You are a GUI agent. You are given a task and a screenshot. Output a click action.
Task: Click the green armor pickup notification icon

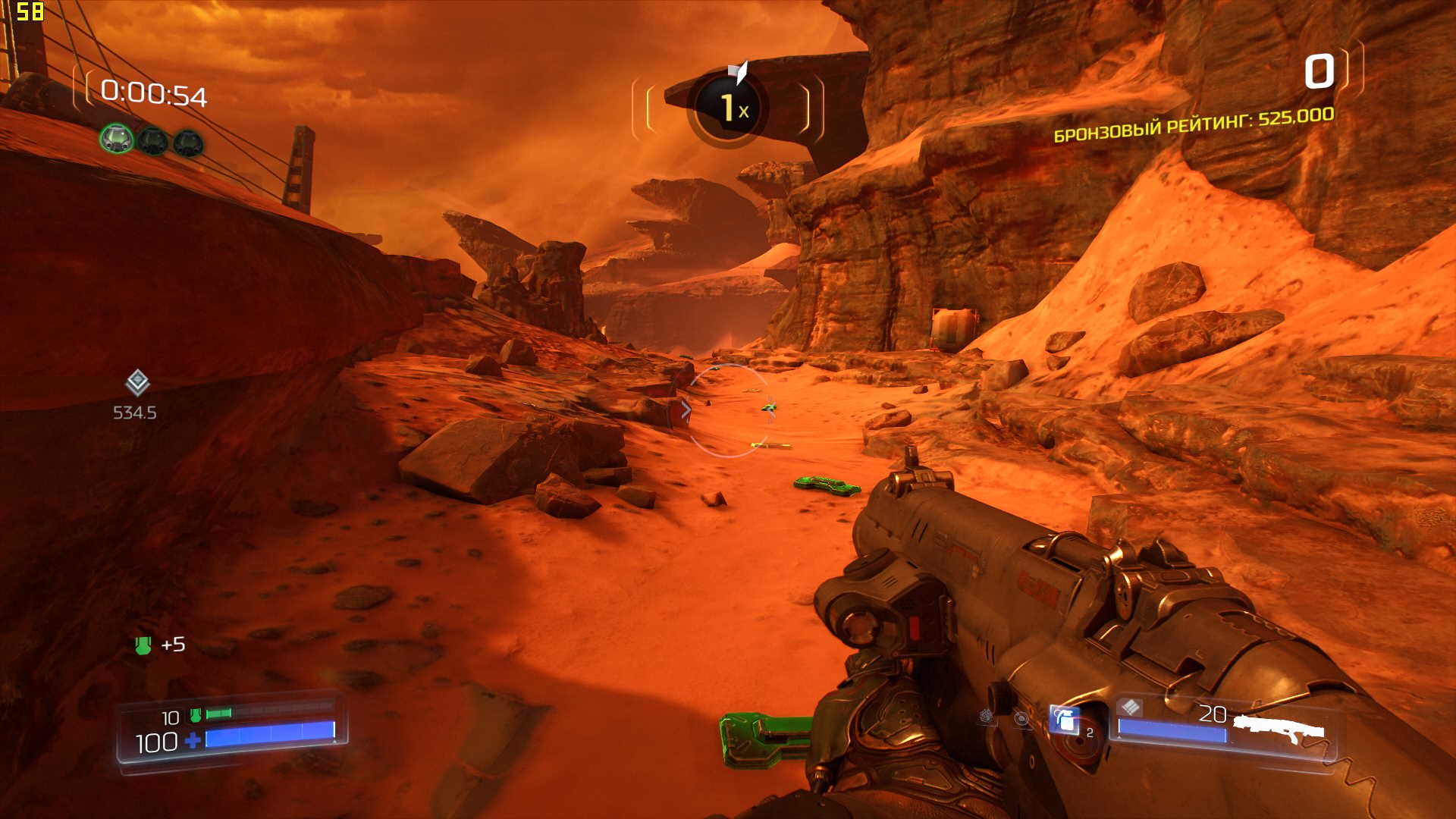143,645
